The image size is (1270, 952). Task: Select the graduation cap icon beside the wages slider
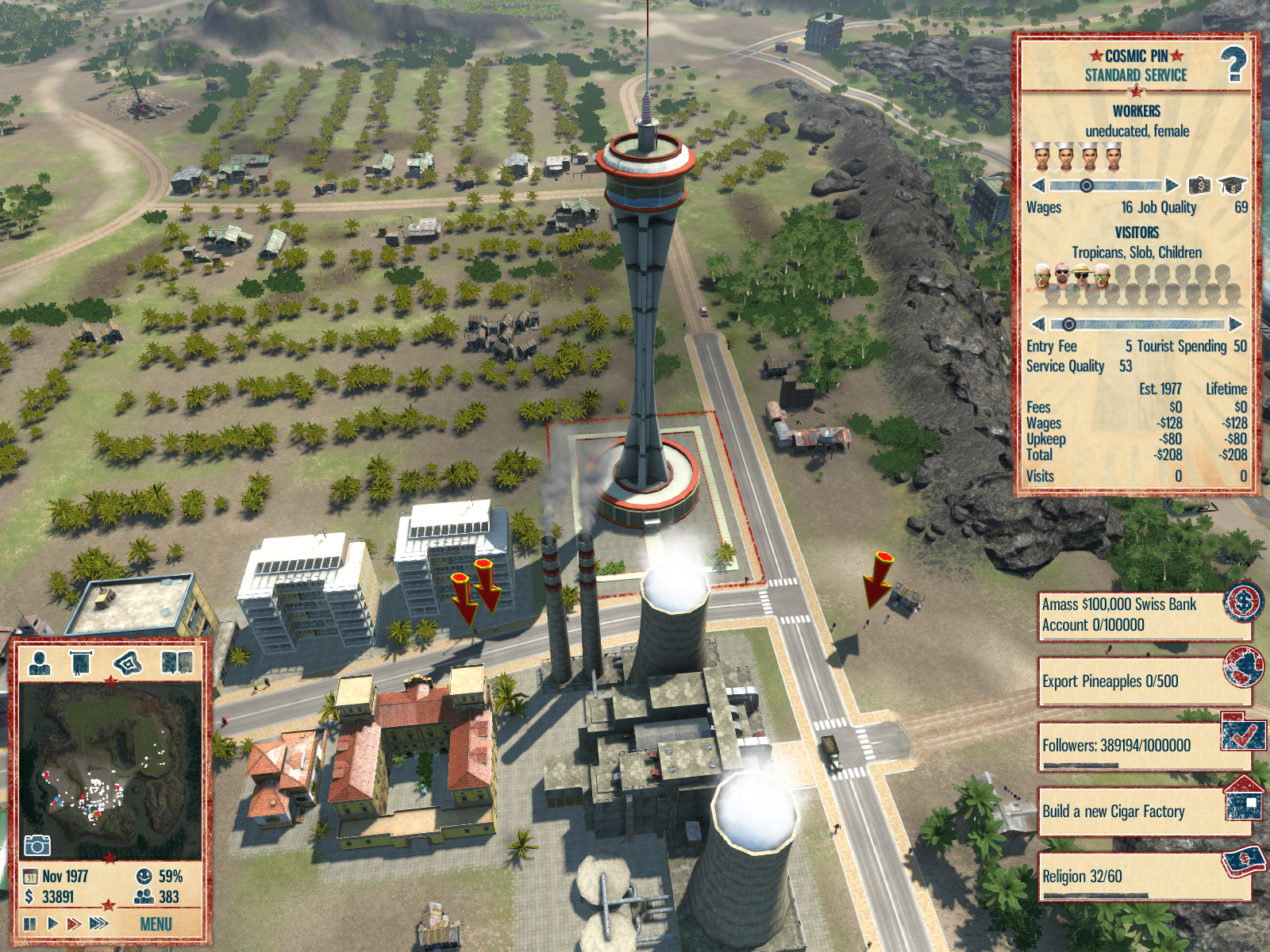[x=1231, y=186]
